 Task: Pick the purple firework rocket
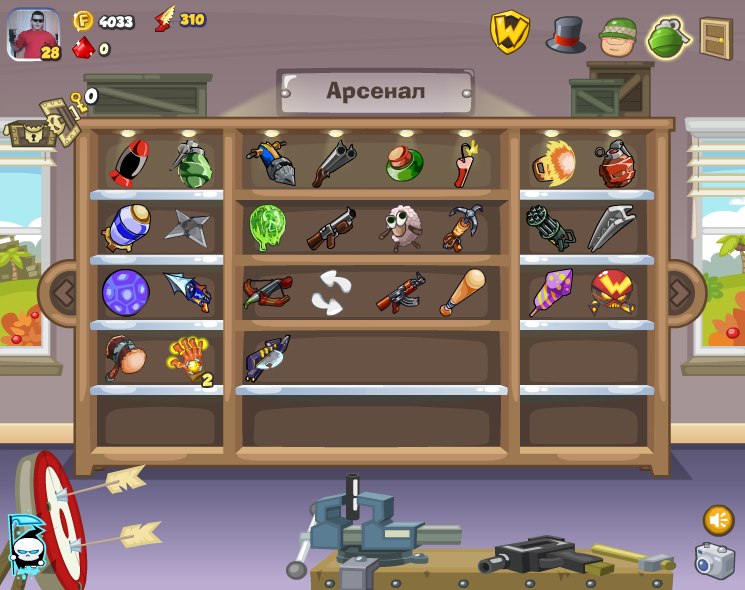(x=549, y=291)
